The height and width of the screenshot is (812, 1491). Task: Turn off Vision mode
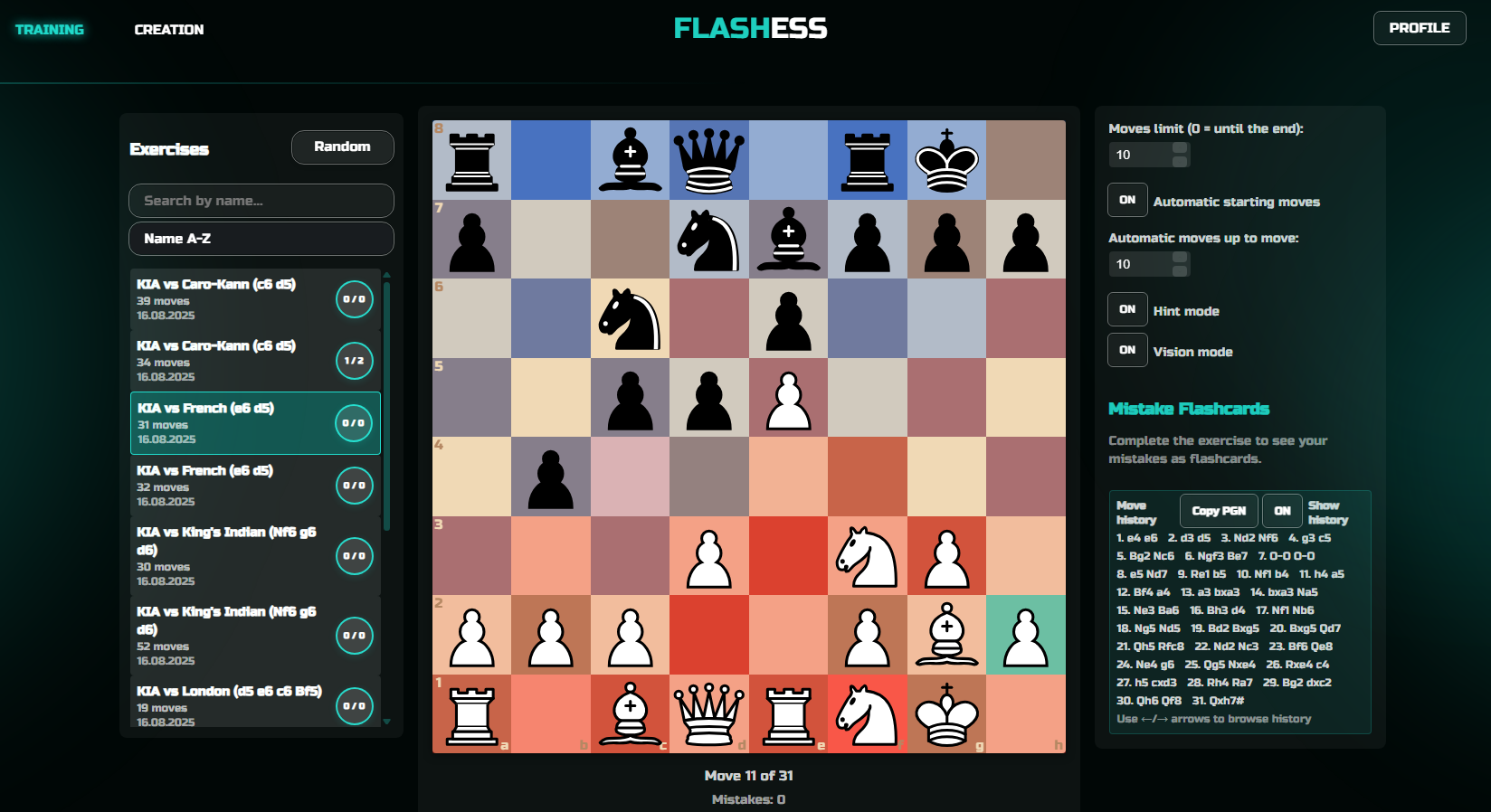coord(1127,350)
